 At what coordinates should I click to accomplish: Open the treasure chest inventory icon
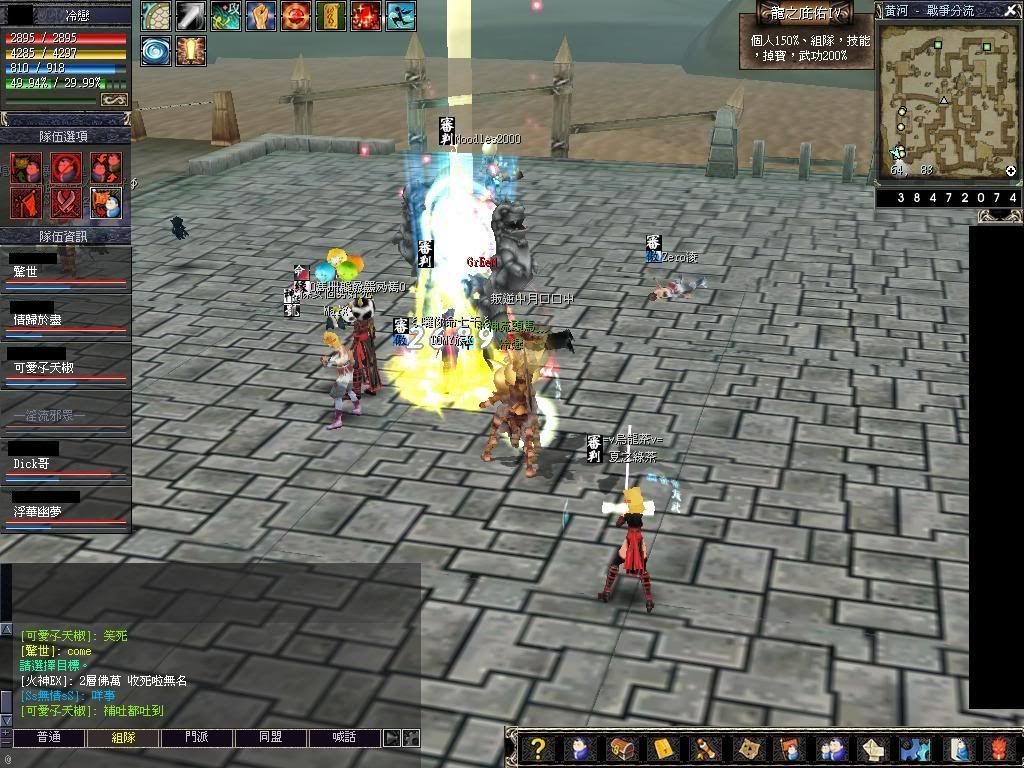coord(621,748)
